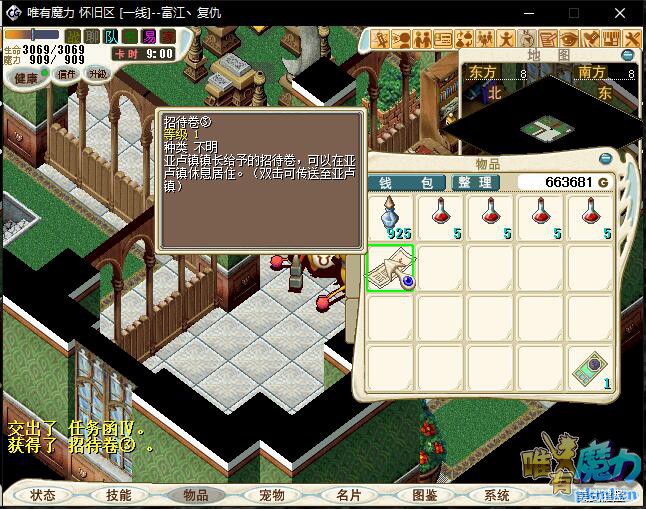
Task: Click the 钱包 wallet button
Action: (407, 183)
